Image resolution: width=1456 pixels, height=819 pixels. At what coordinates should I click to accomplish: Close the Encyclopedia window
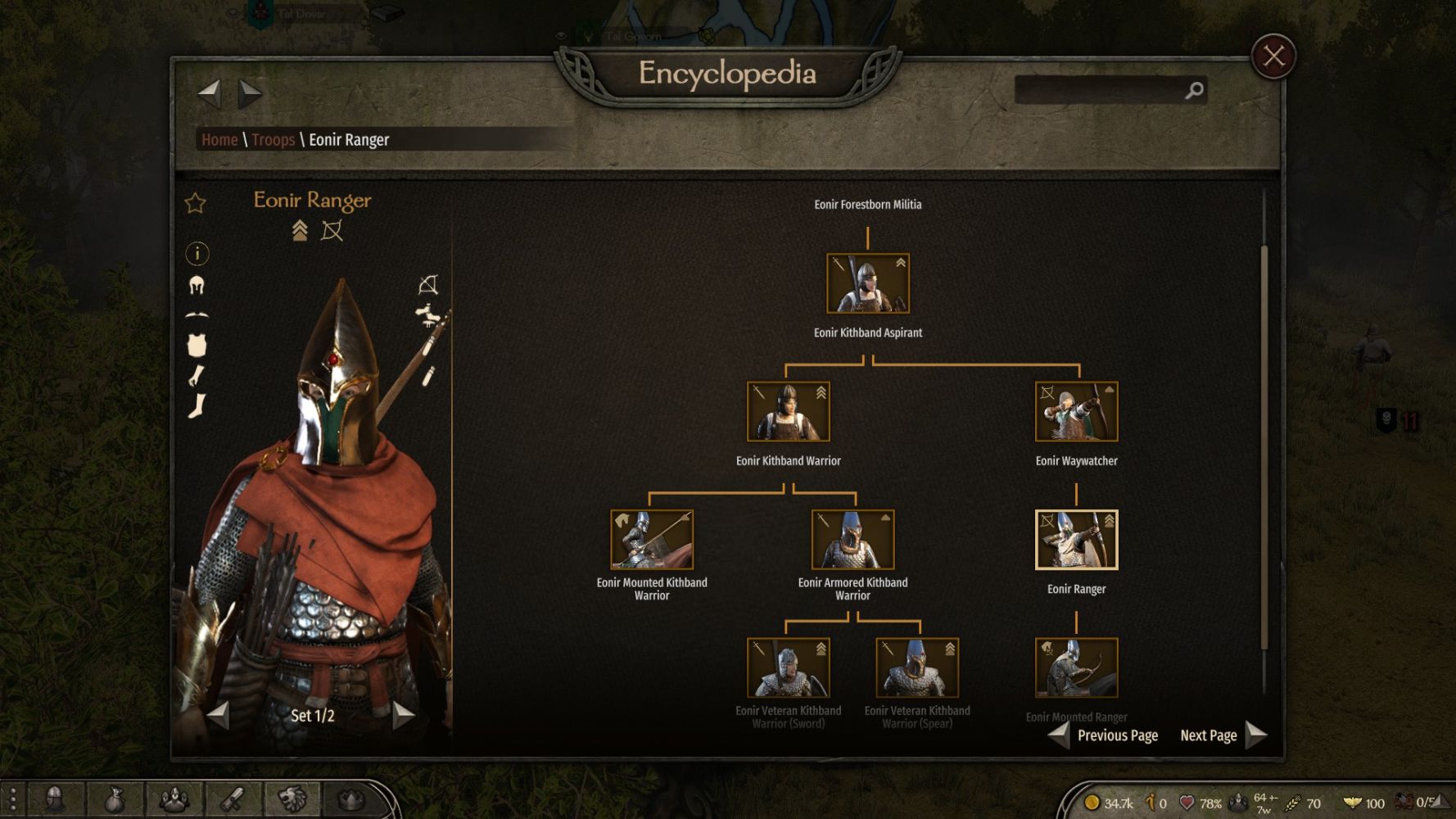point(1273,57)
